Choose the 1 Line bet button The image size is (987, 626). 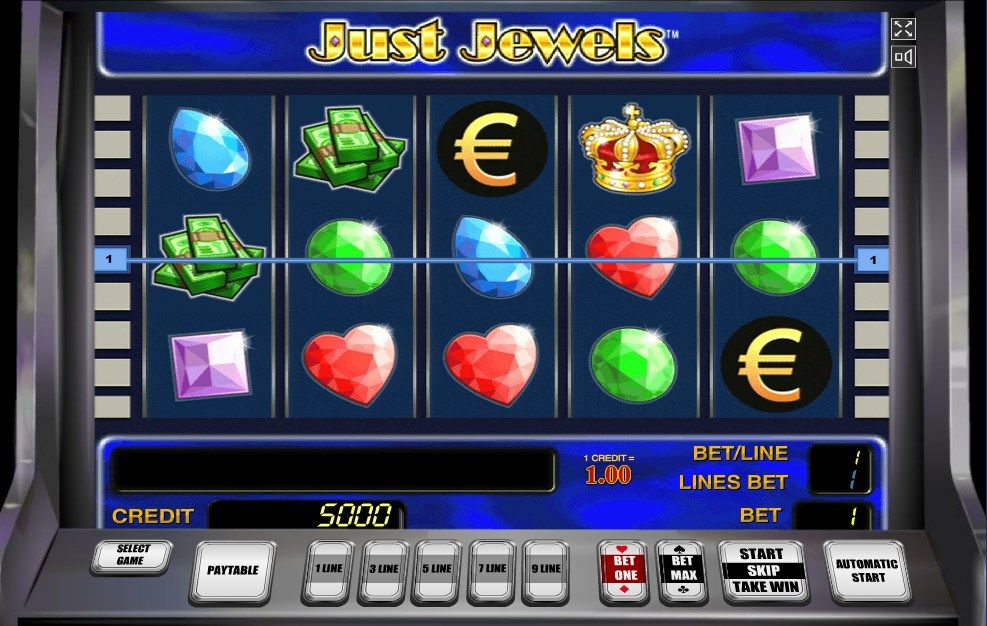(x=329, y=570)
